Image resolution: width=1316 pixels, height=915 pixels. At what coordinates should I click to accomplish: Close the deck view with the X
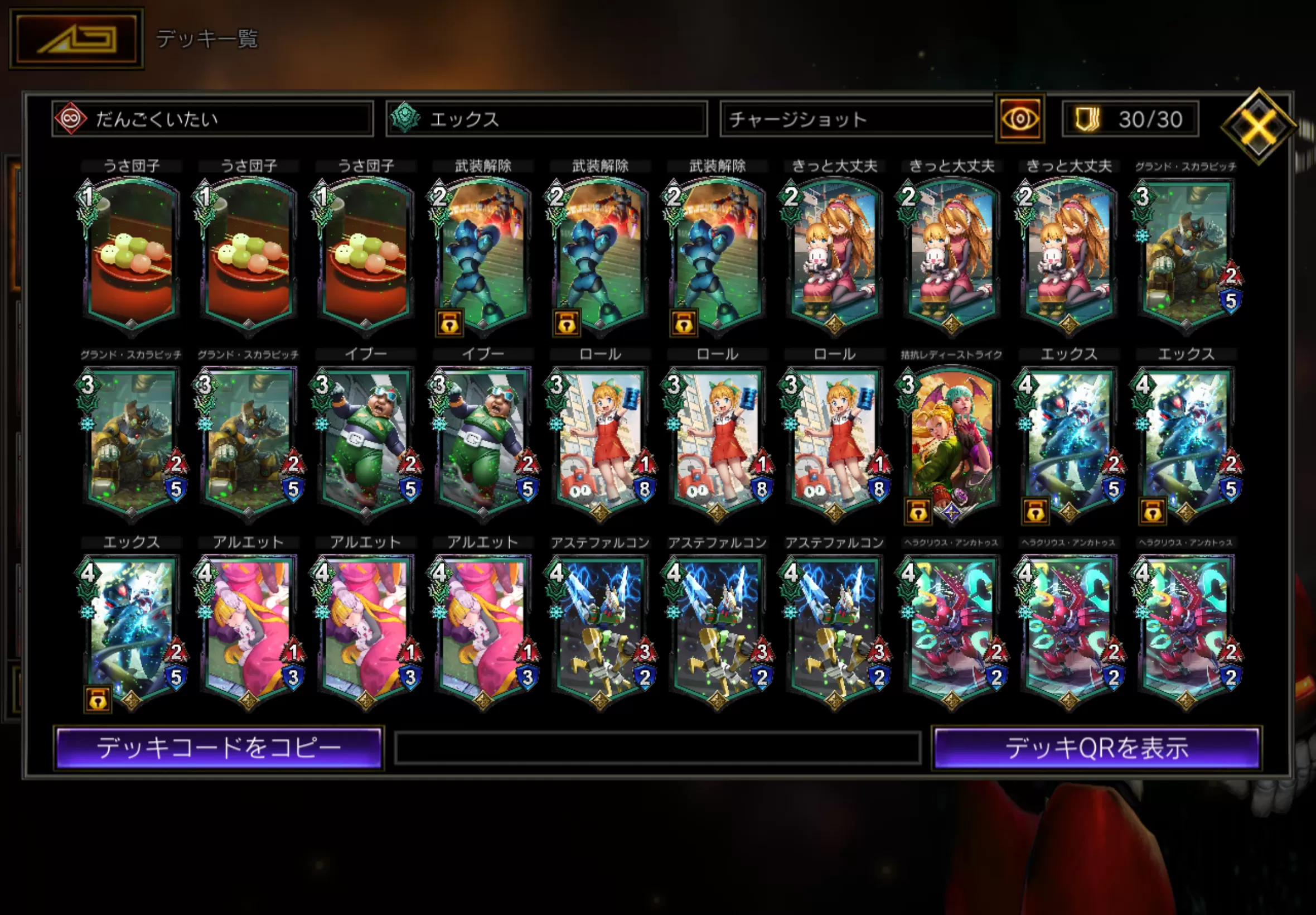pos(1258,126)
